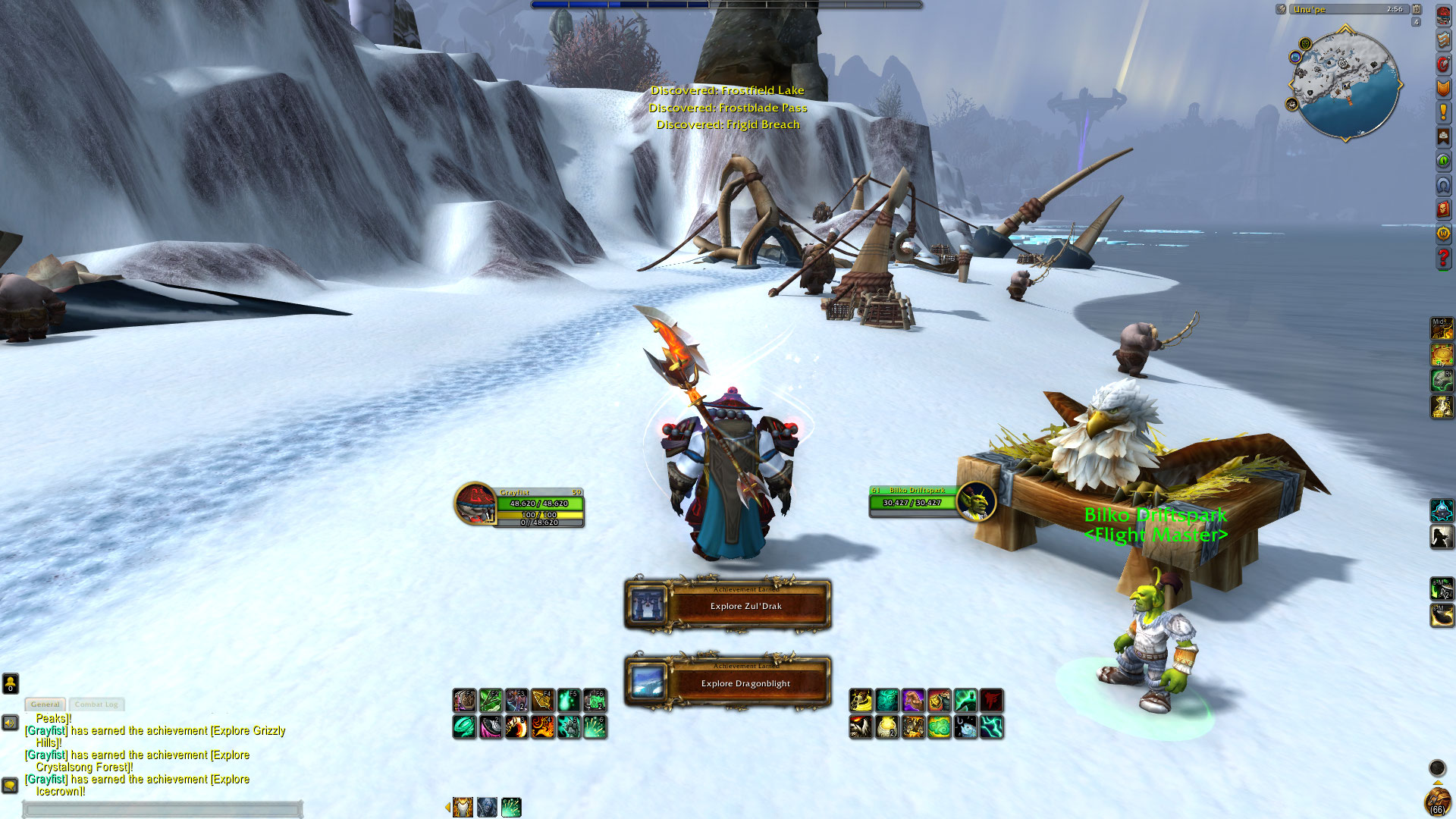Open the character info micro button
Screen dimensions: 1456x819
pyautogui.click(x=1443, y=15)
